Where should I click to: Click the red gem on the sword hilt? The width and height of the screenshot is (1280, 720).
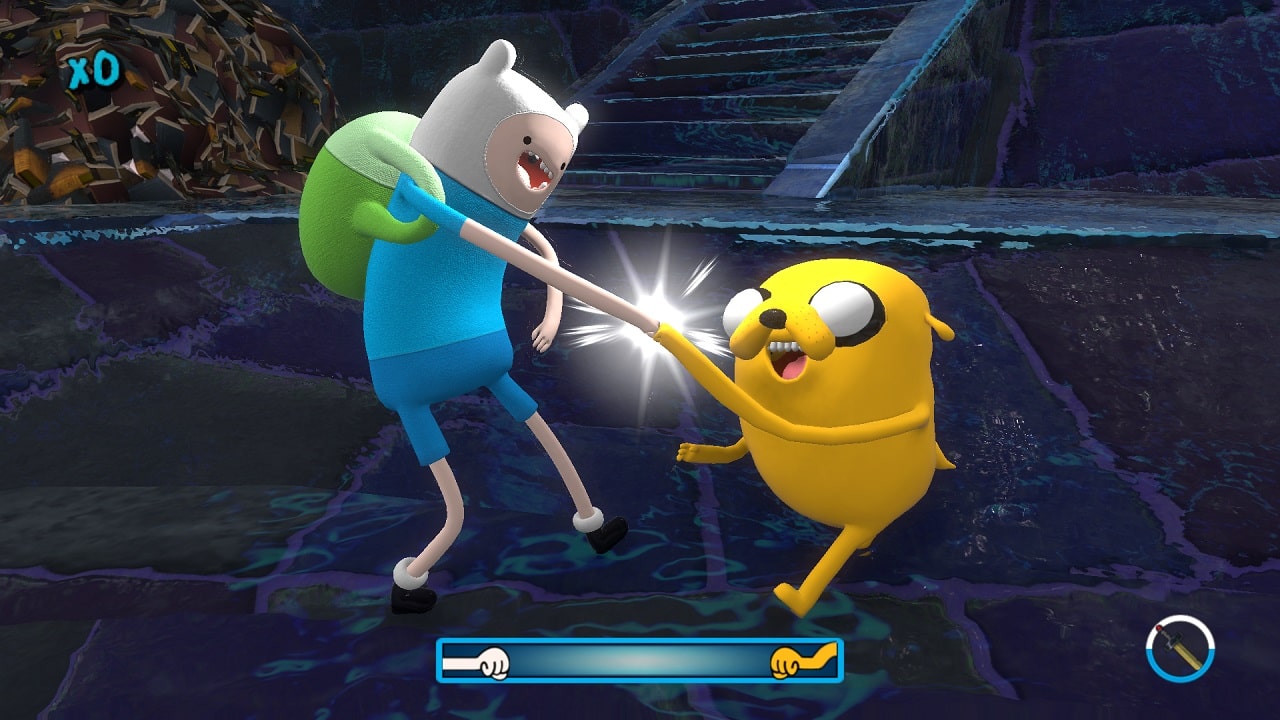pos(1159,628)
